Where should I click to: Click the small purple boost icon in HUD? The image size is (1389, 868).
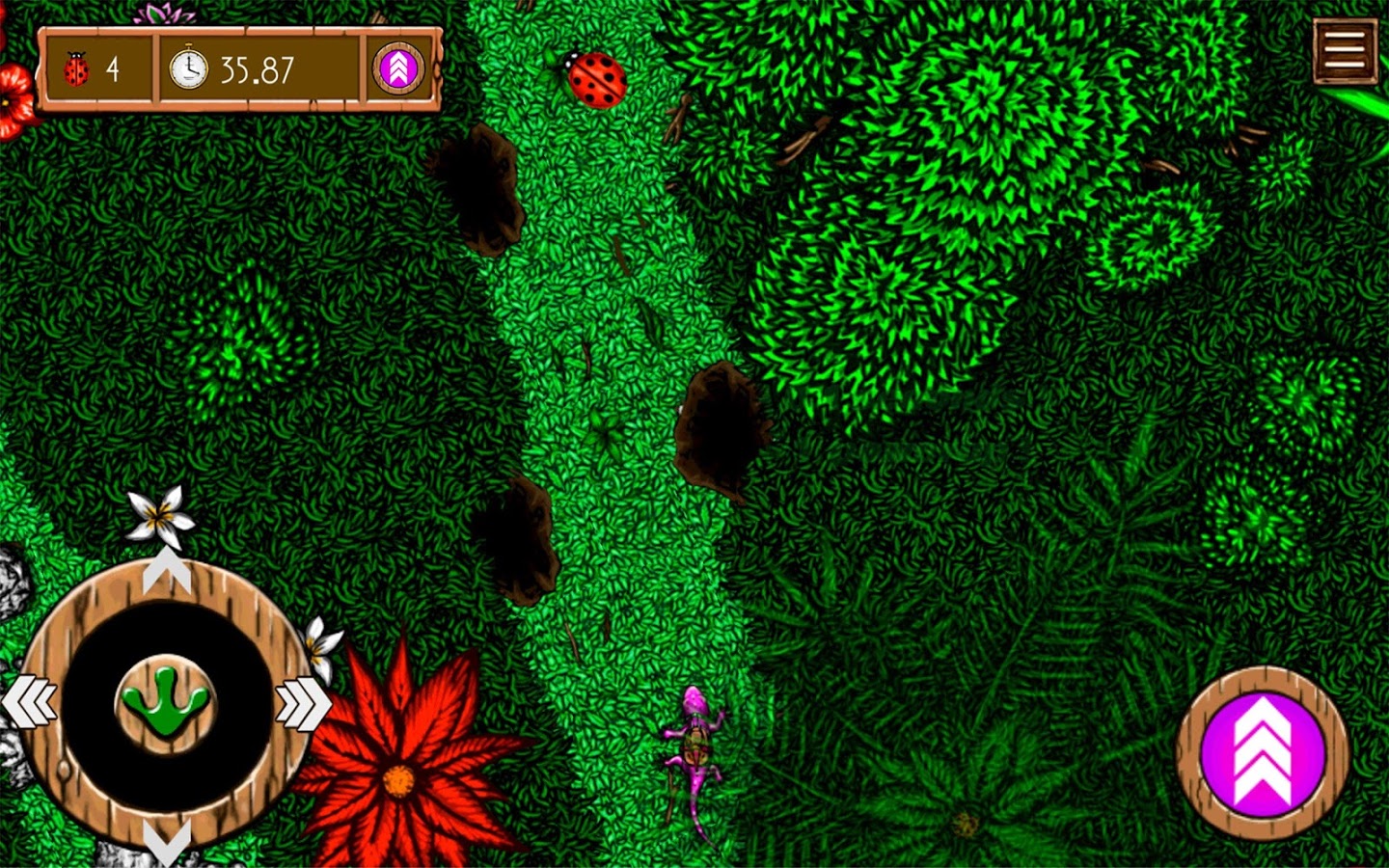point(398,68)
